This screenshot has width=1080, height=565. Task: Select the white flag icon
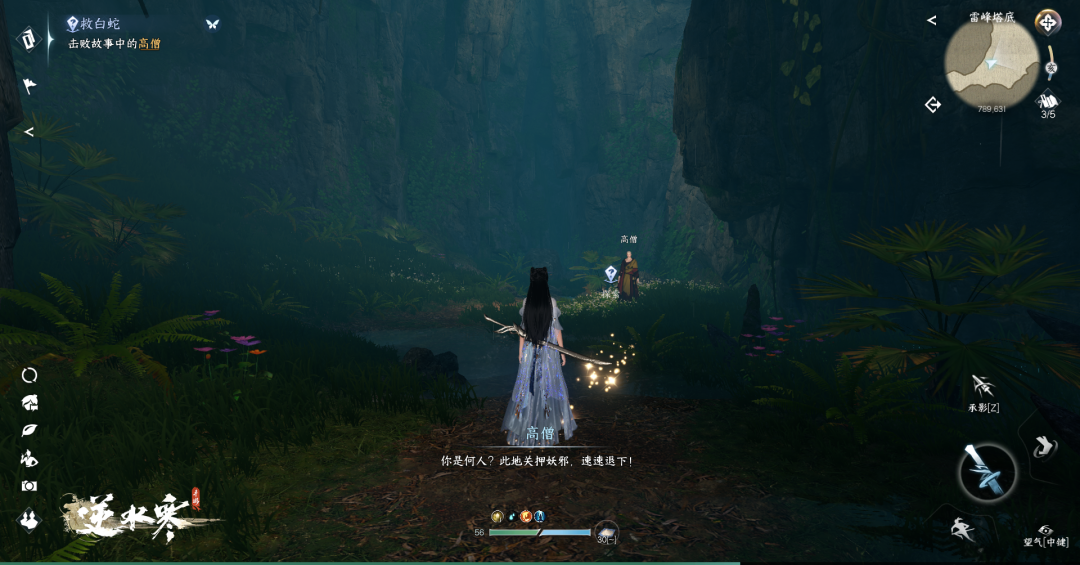(29, 86)
